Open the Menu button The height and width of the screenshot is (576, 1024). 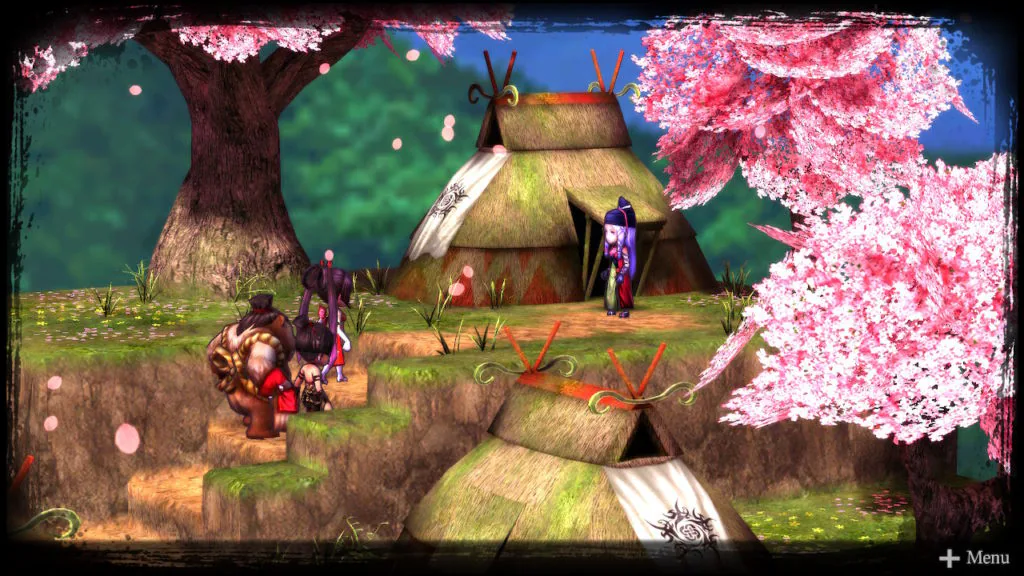tap(975, 558)
